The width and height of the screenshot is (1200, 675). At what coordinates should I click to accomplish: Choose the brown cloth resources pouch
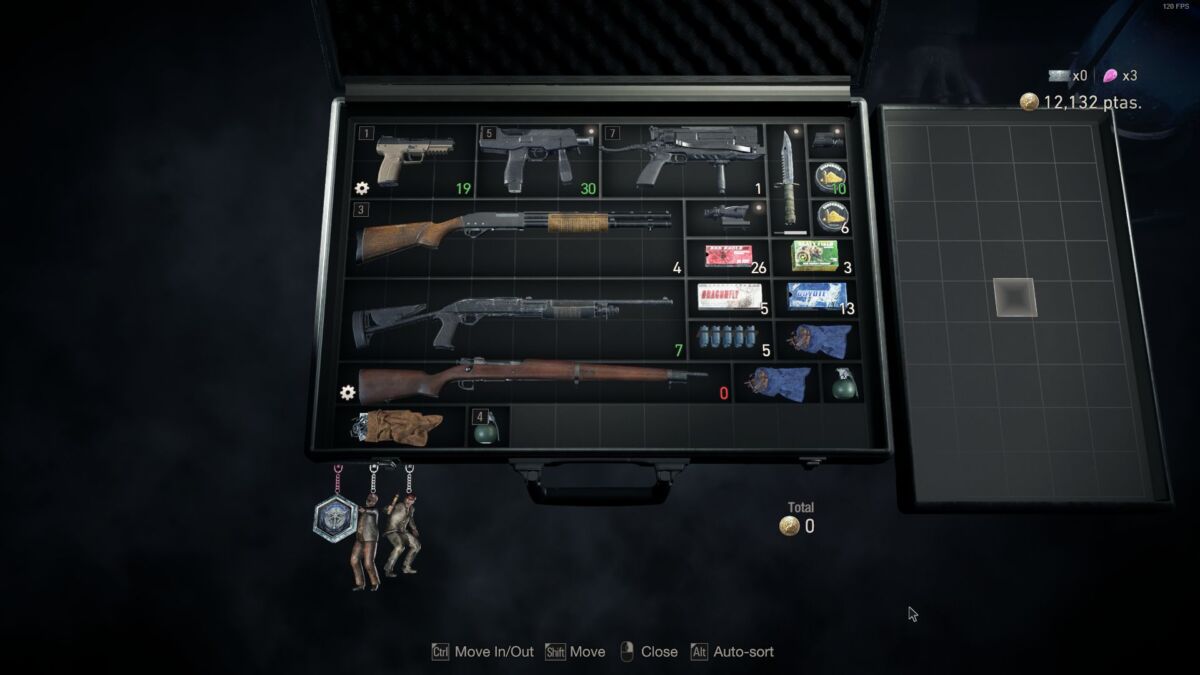[400, 426]
